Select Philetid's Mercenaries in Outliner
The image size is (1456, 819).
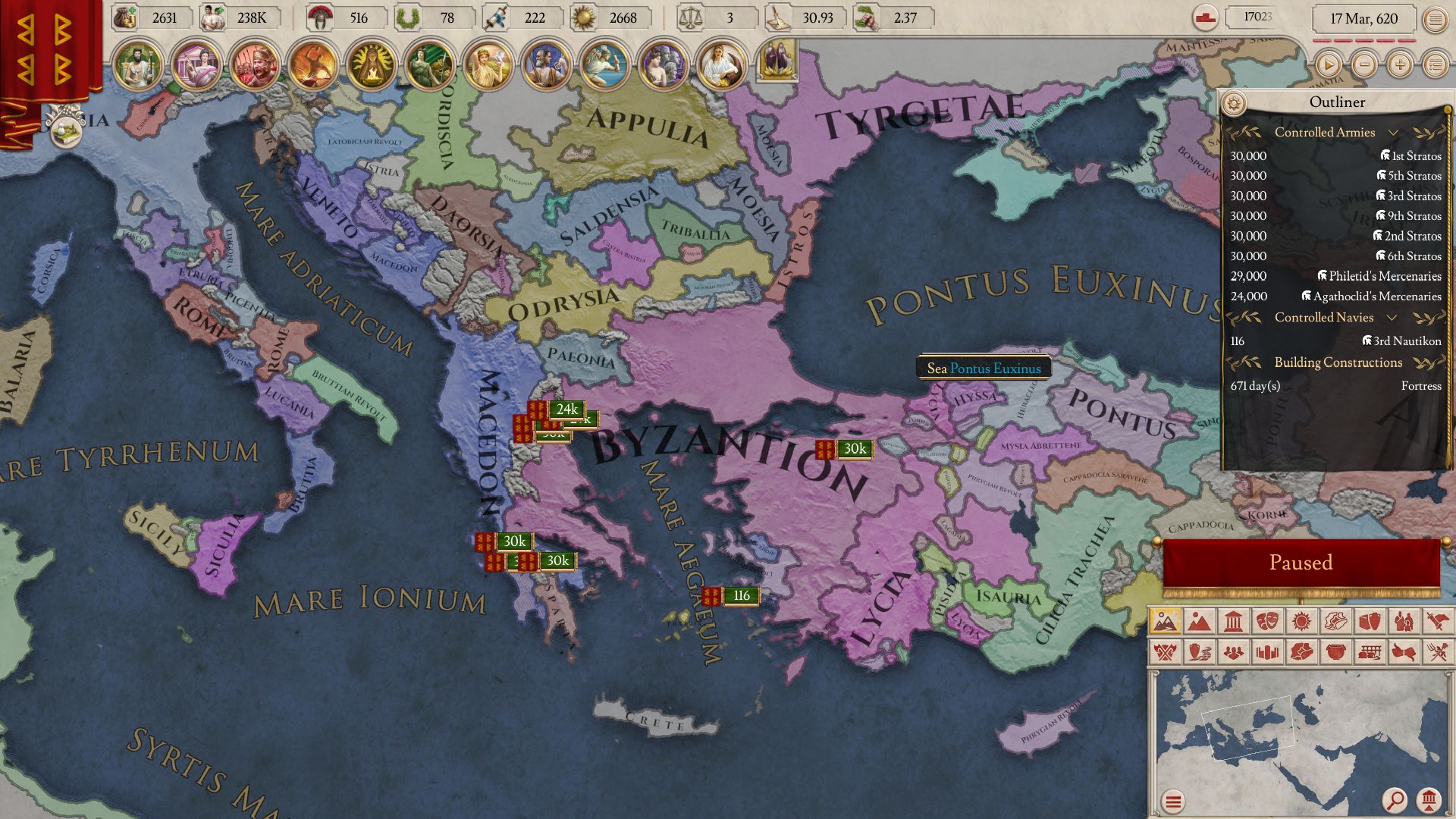coord(1379,277)
